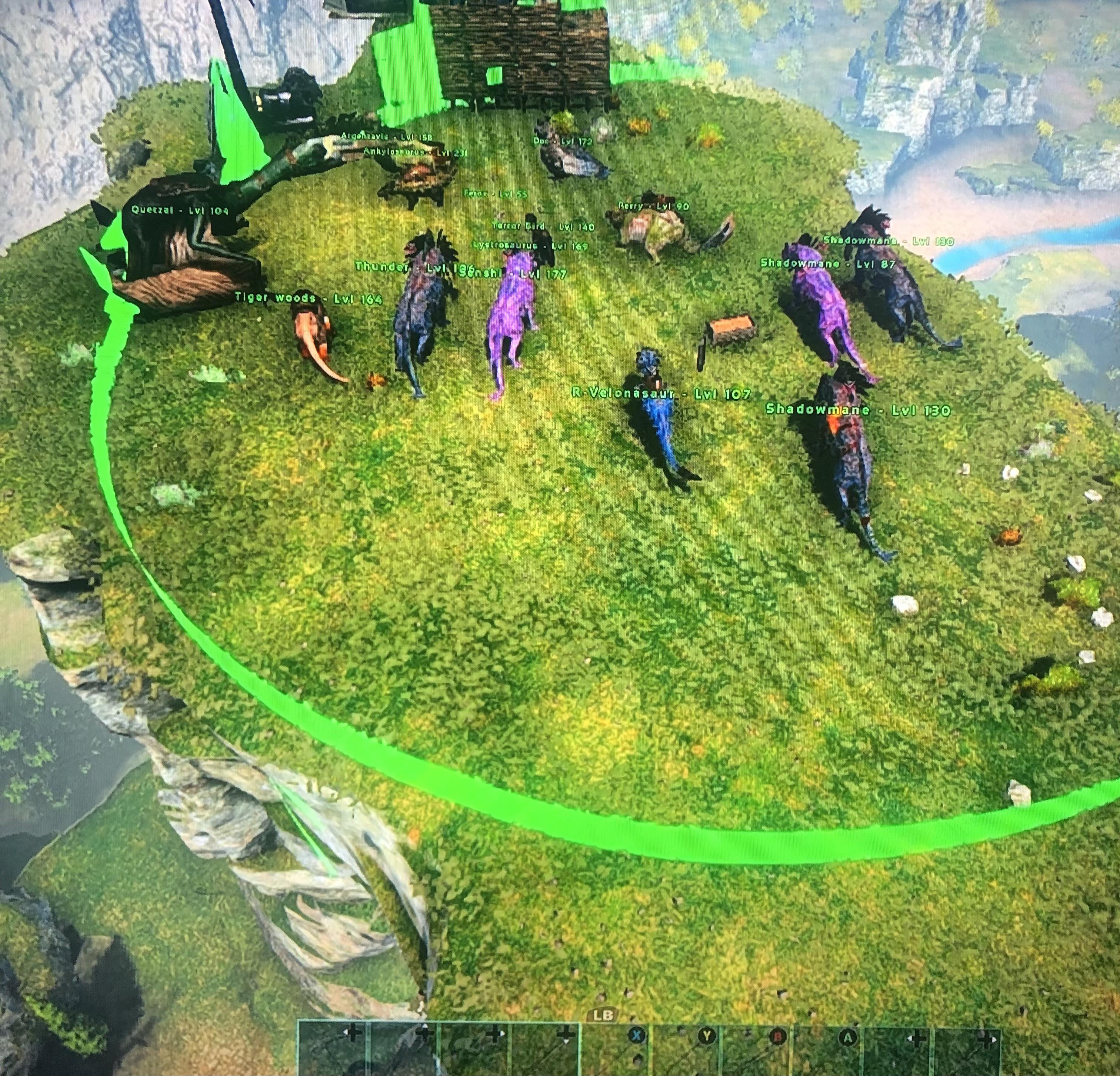Select the Ferox - Lvl 55 label
The image size is (1120, 1076).
495,194
